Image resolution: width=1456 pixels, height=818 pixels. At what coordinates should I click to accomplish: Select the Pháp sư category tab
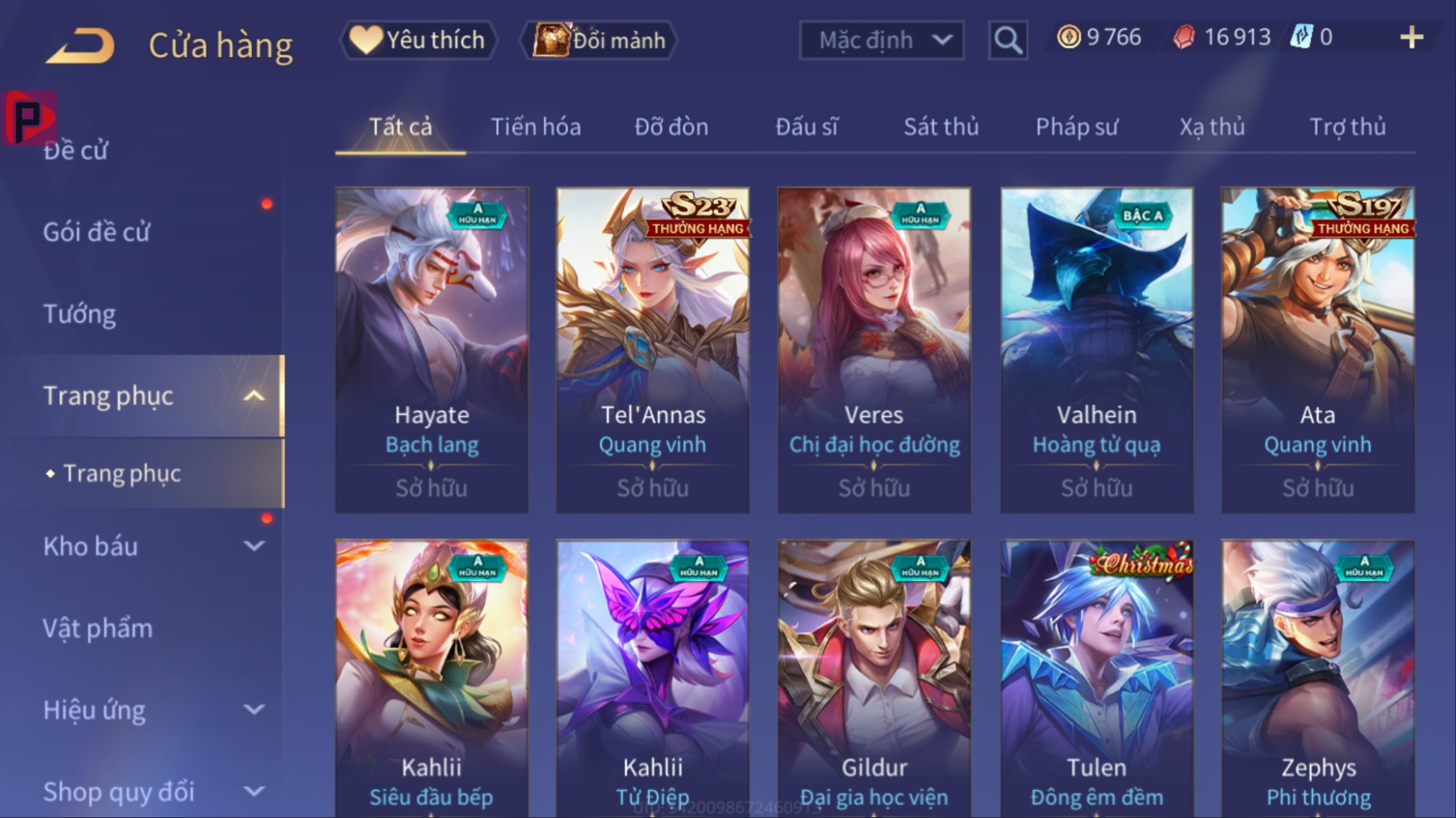[x=1076, y=127]
